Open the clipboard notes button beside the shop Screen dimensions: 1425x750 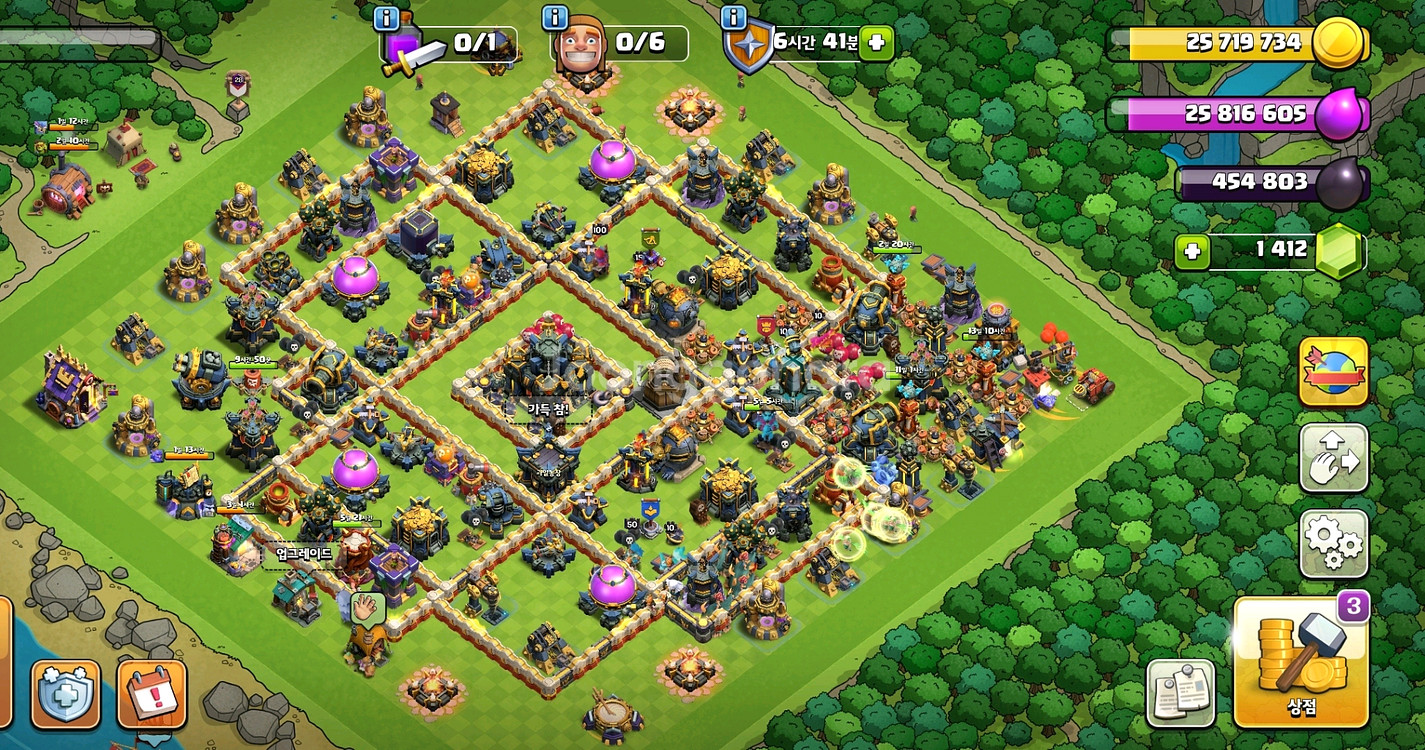point(1180,692)
